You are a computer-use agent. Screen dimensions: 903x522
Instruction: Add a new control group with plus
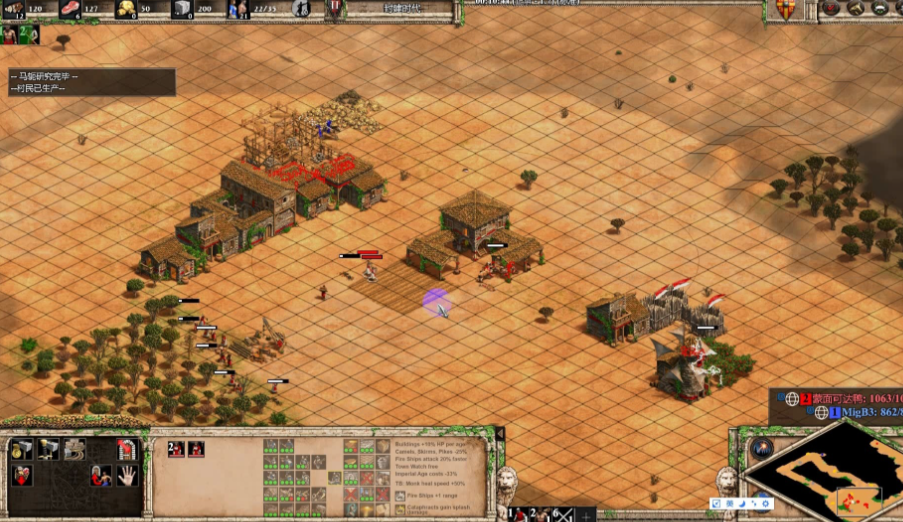[587, 516]
